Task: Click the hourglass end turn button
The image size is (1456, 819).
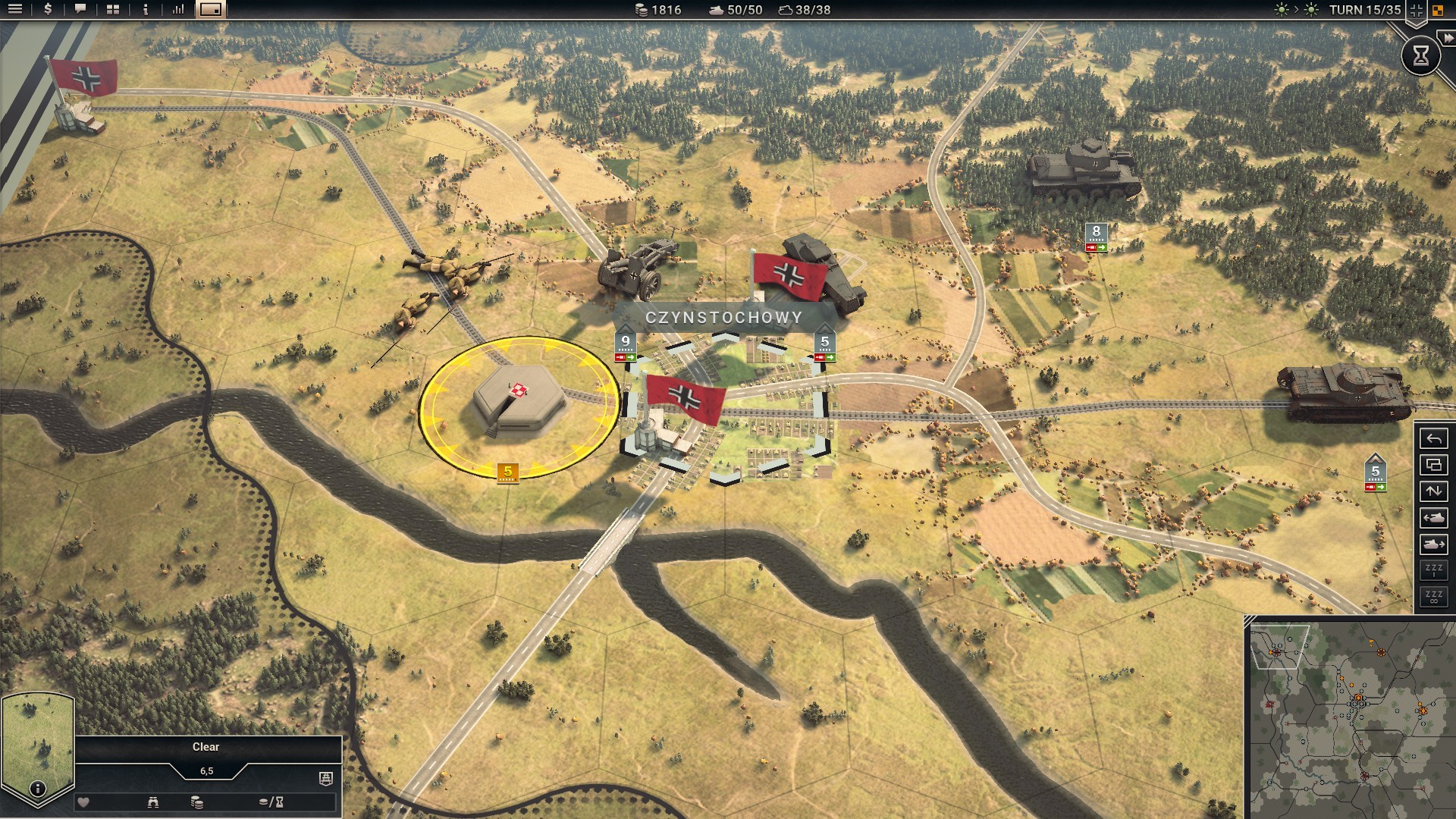Action: 1420,55
